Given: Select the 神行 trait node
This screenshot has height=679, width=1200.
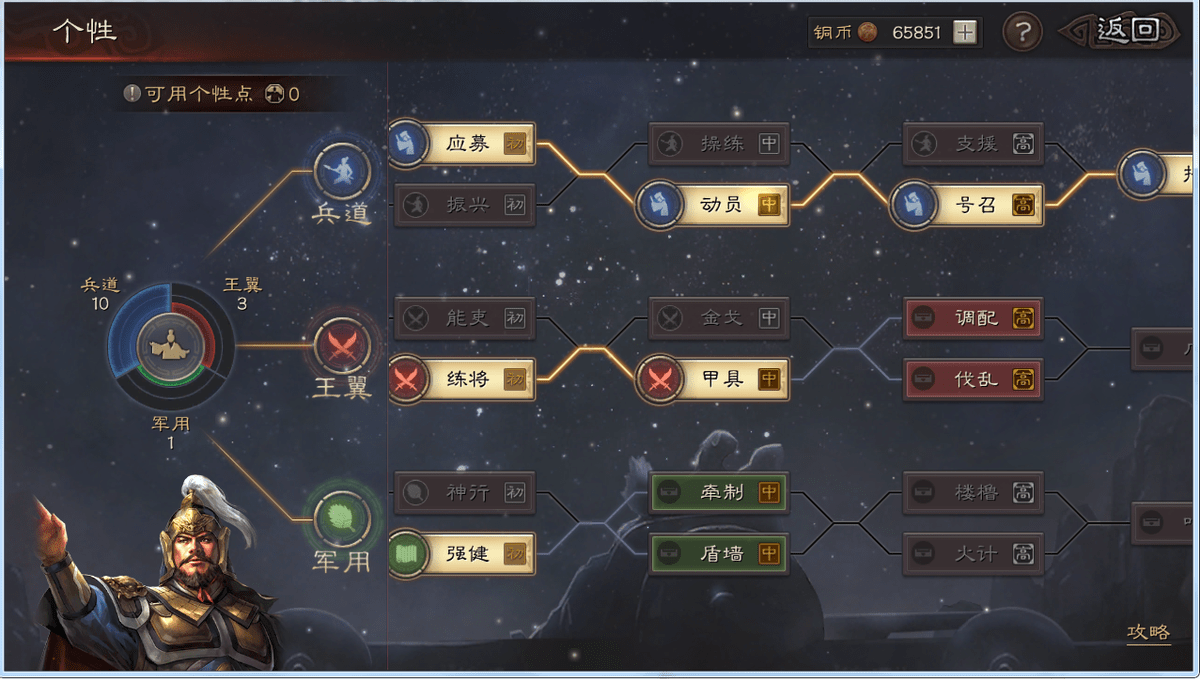Looking at the screenshot, I should (x=466, y=492).
